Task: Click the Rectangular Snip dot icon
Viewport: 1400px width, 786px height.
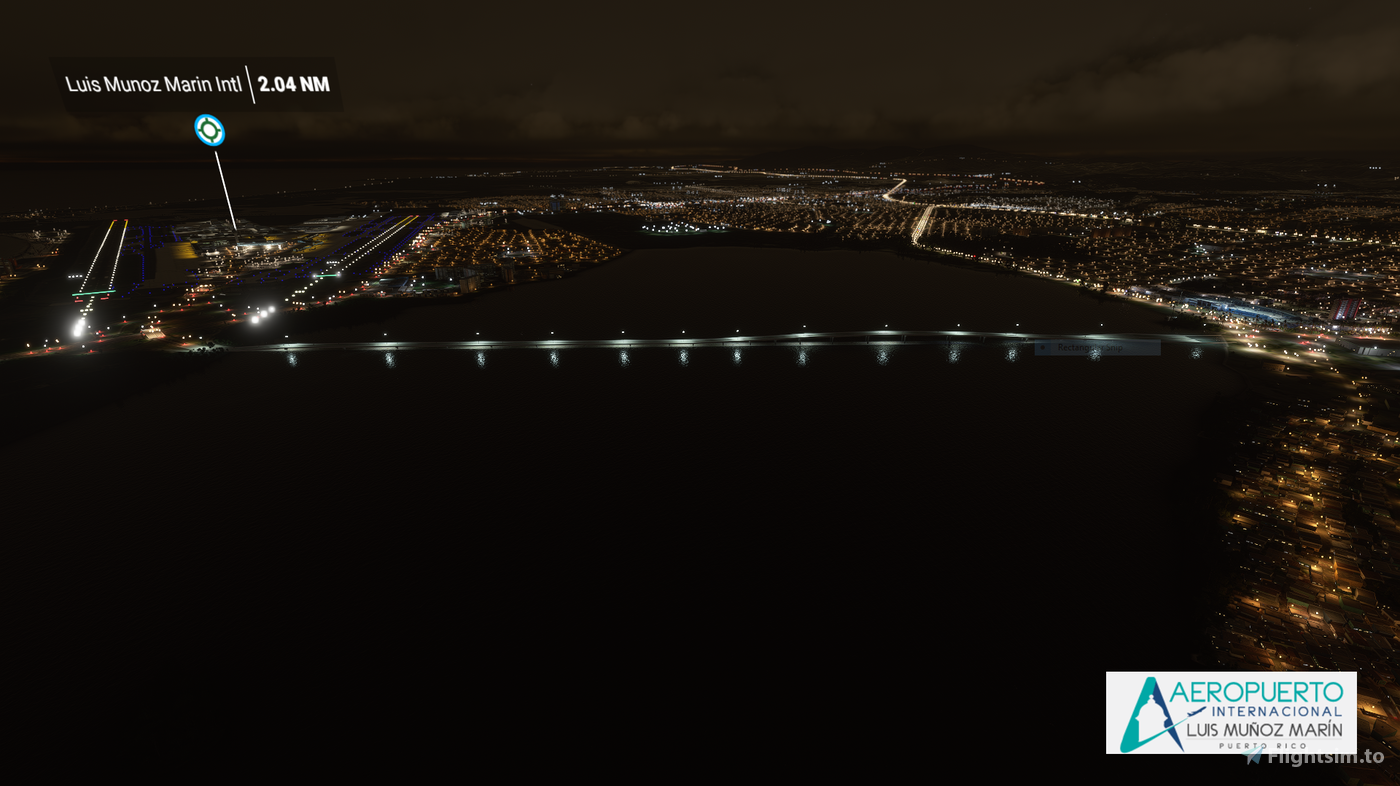Action: coord(1043,347)
